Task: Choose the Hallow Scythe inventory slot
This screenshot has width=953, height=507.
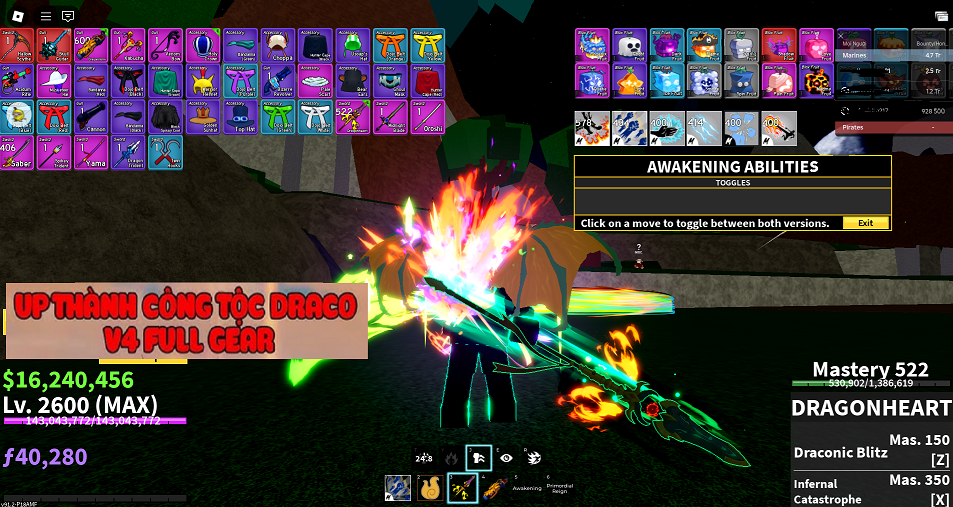Action: [x=17, y=44]
